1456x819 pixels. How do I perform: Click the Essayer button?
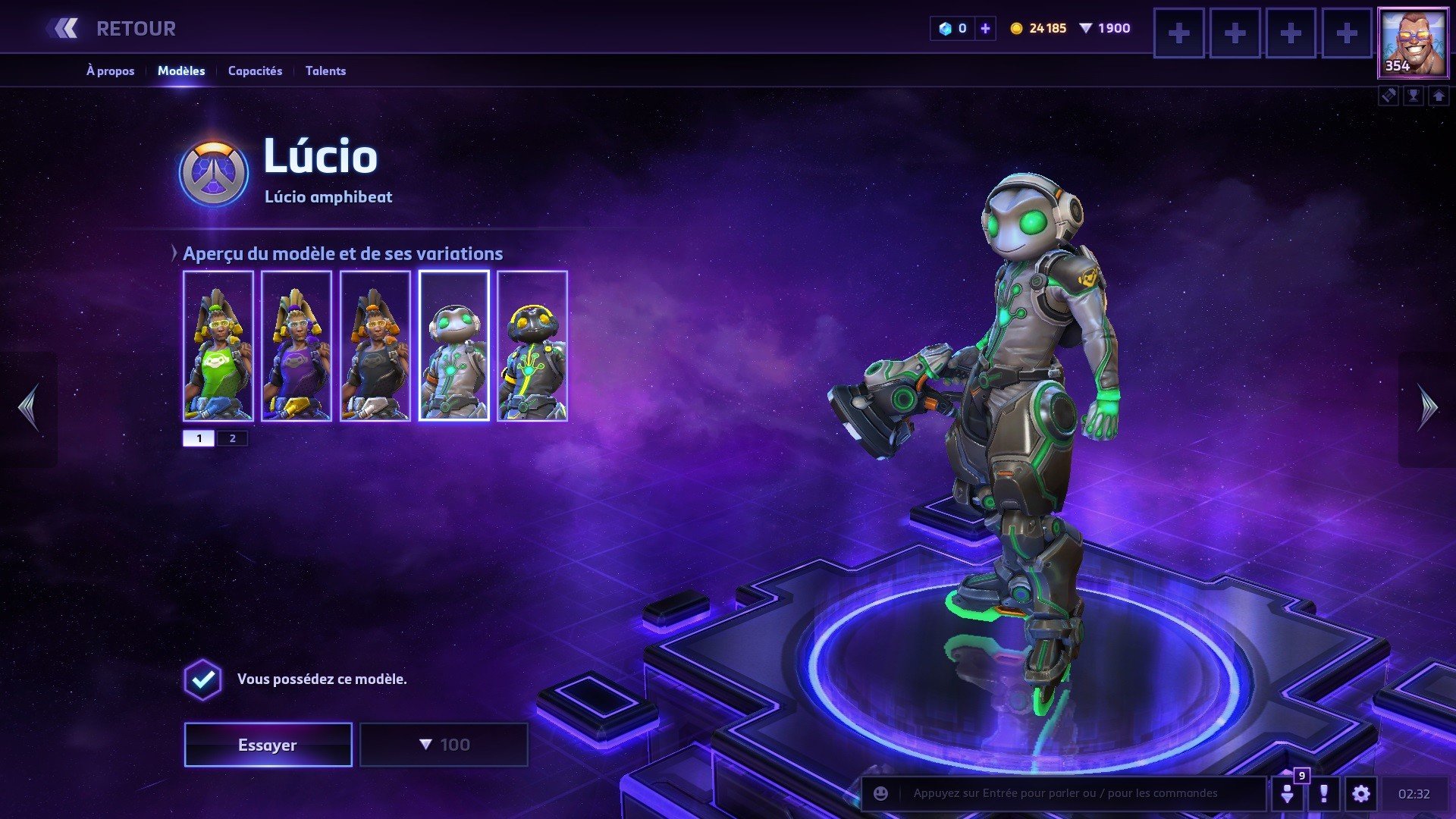(x=267, y=745)
